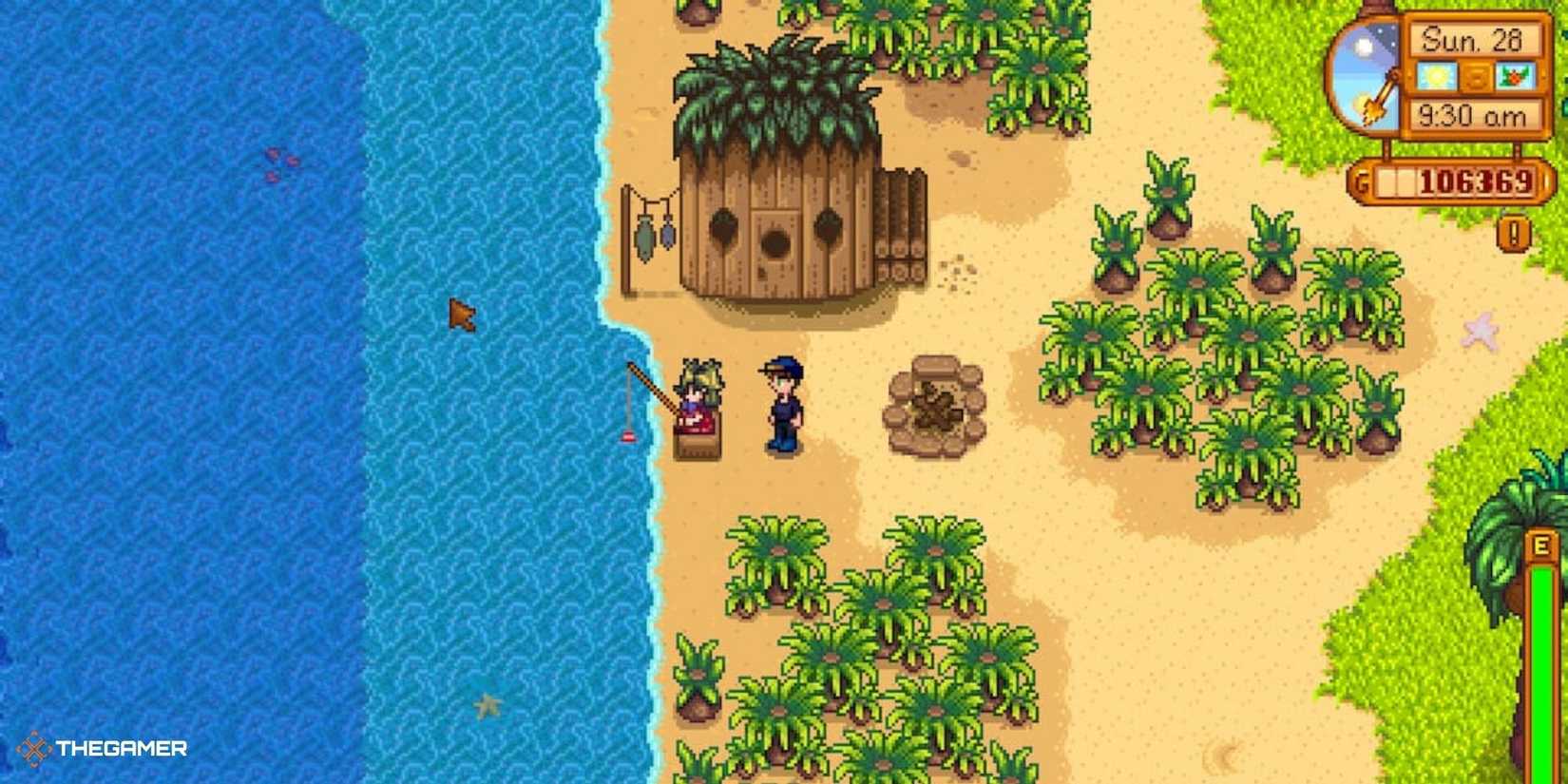Open the 9:30 am time display

tap(1473, 115)
